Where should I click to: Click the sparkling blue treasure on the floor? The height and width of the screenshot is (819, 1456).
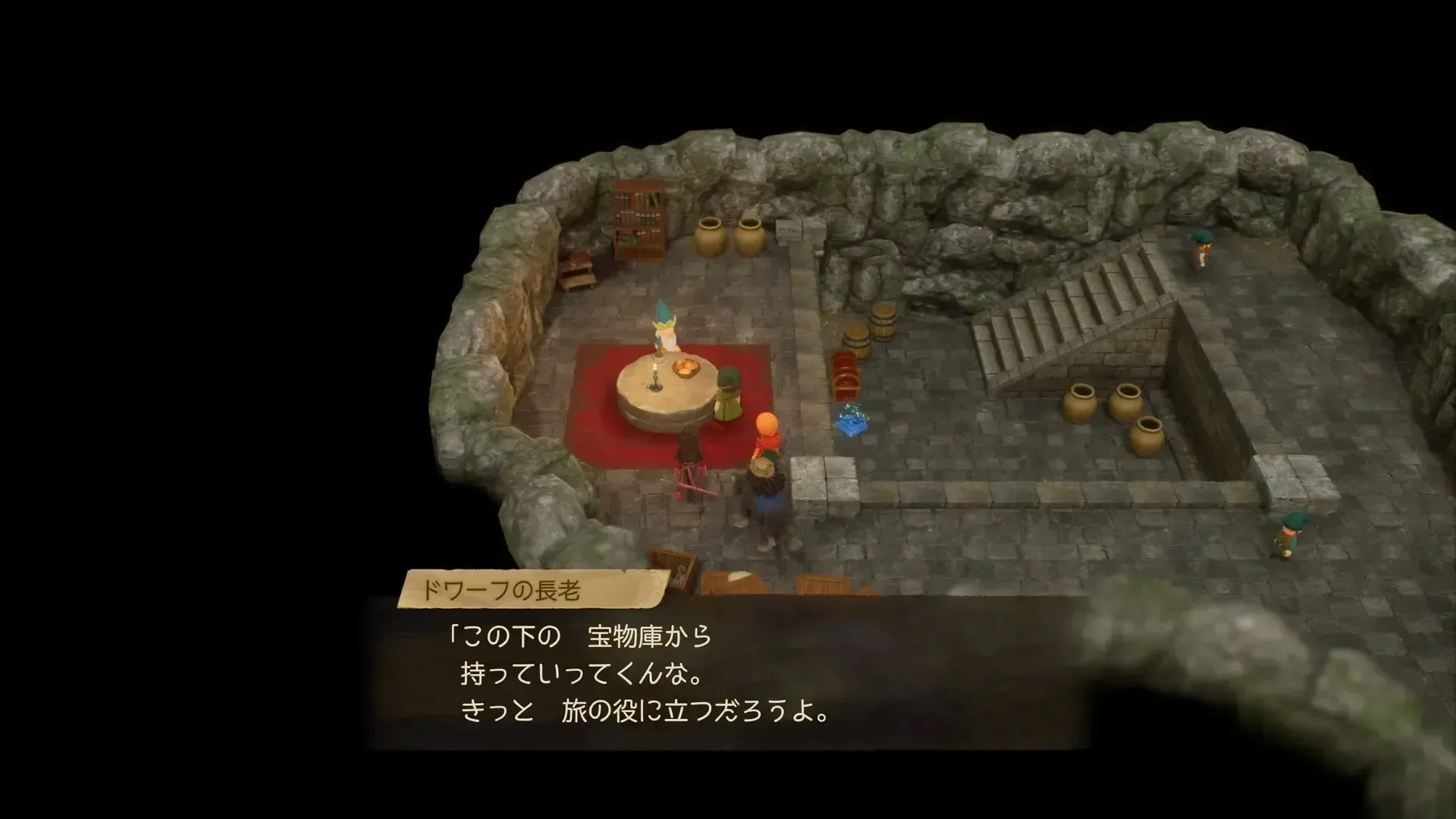851,425
